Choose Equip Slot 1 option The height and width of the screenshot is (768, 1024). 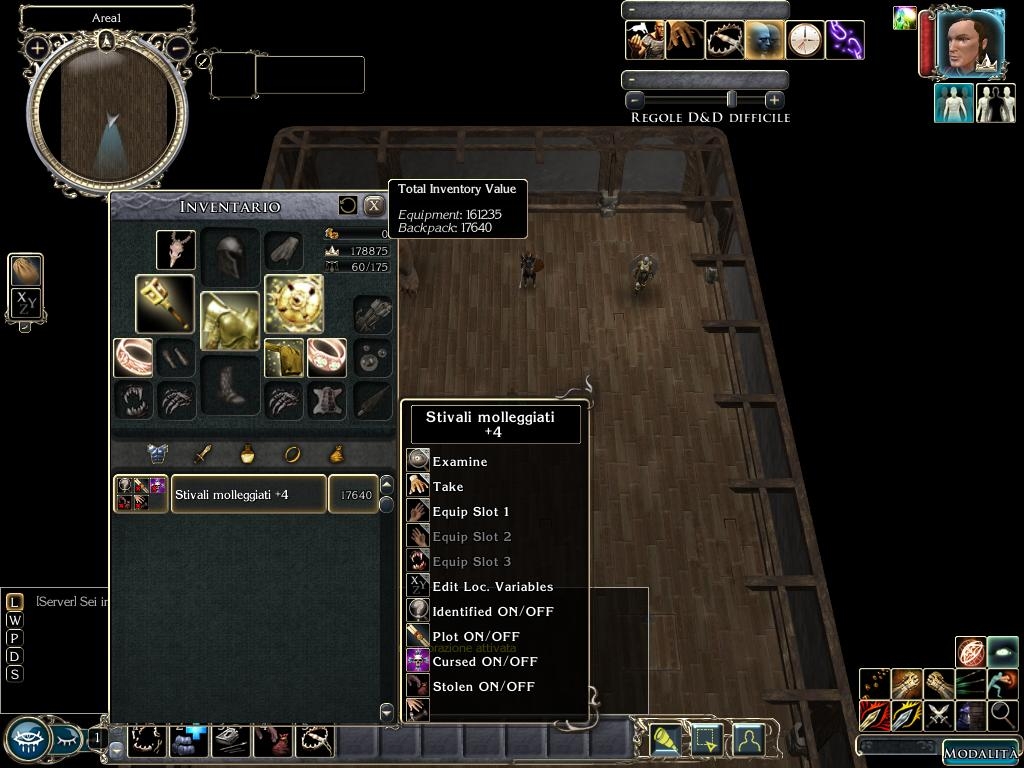470,511
